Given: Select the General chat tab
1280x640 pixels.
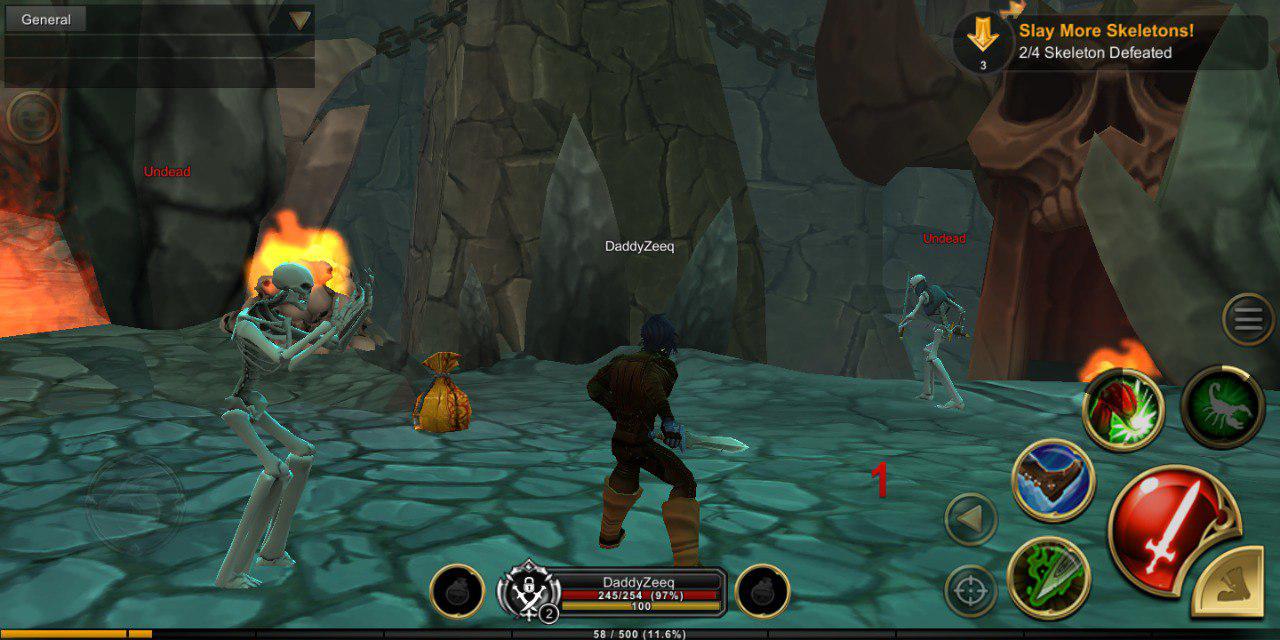Looking at the screenshot, I should 46,19.
